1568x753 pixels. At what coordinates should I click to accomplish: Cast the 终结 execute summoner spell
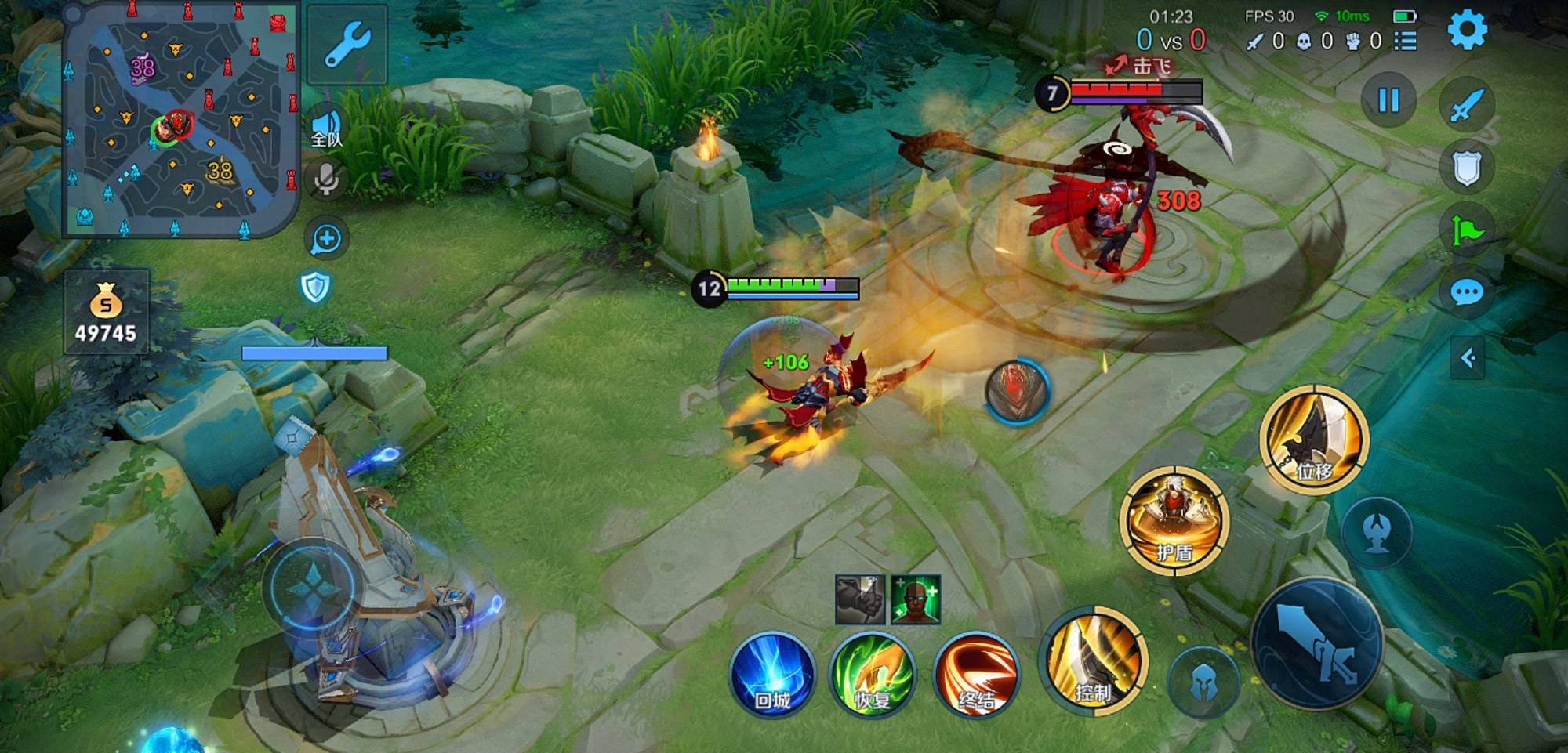tap(976, 674)
